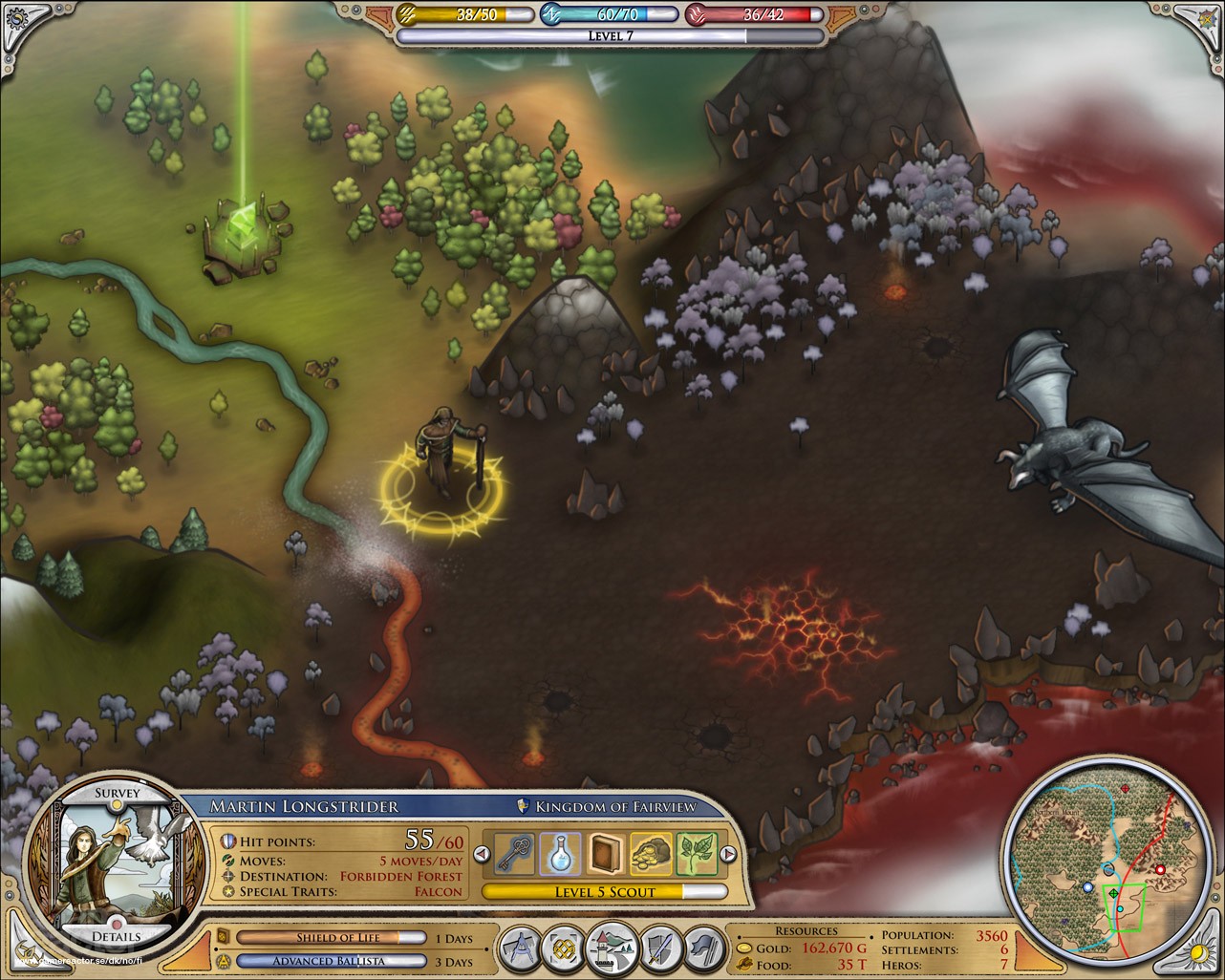Screen dimensions: 1225x980
Task: Select the gold pouch inventory item
Action: (653, 853)
